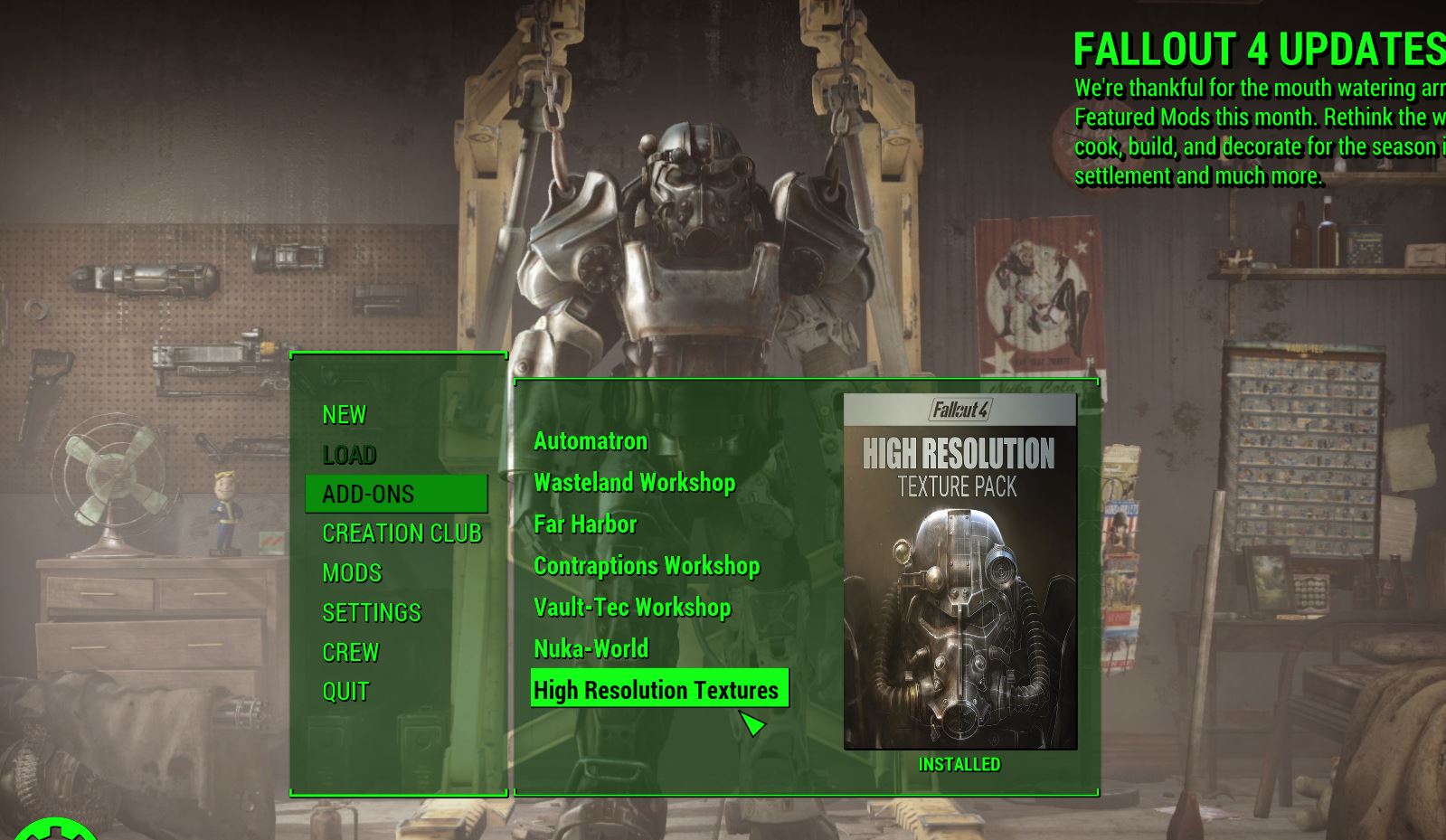1446x840 pixels.
Task: Open the Automatron add-on entry
Action: (590, 440)
